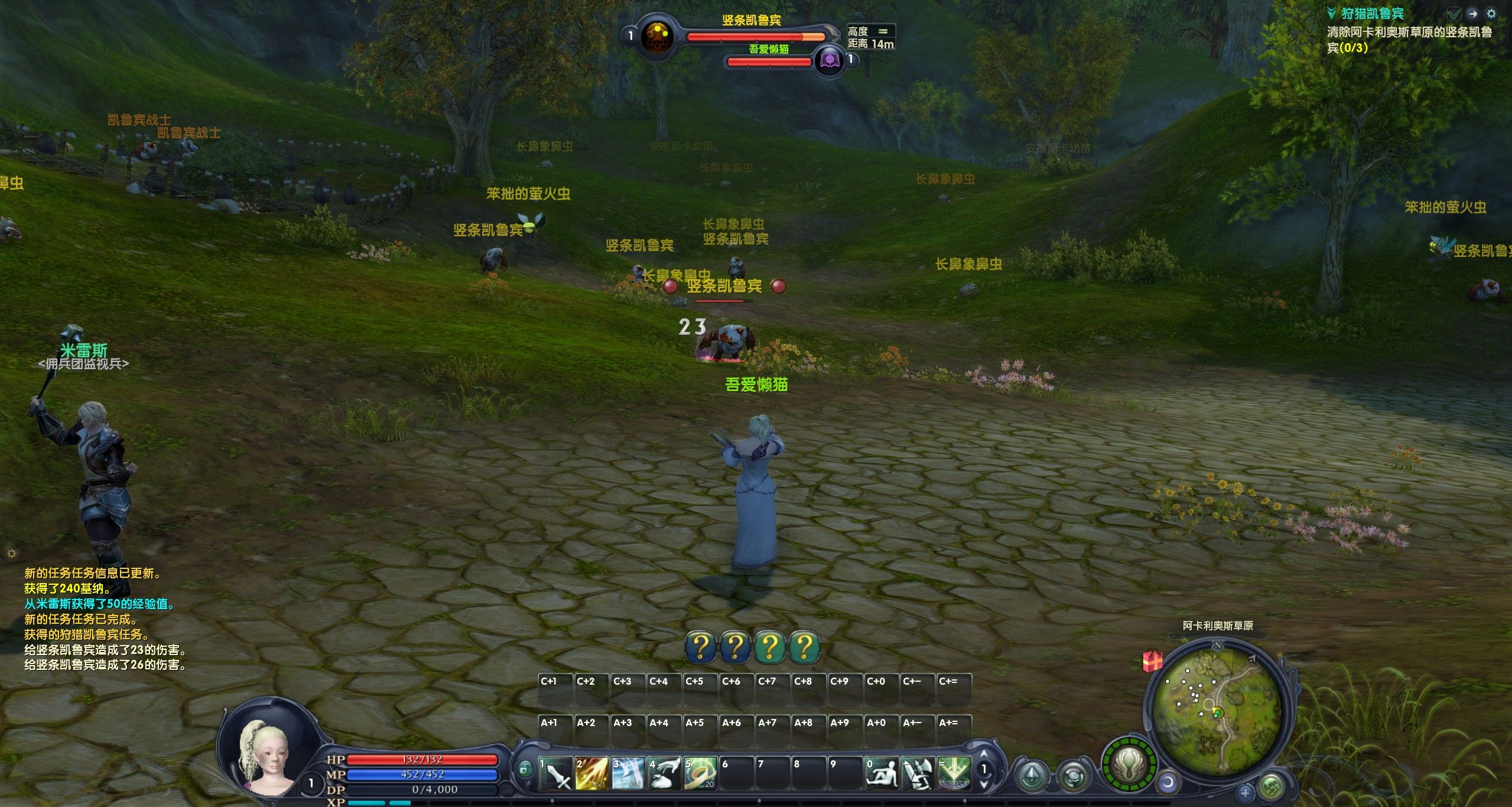Open the red gift box icon

[1152, 661]
